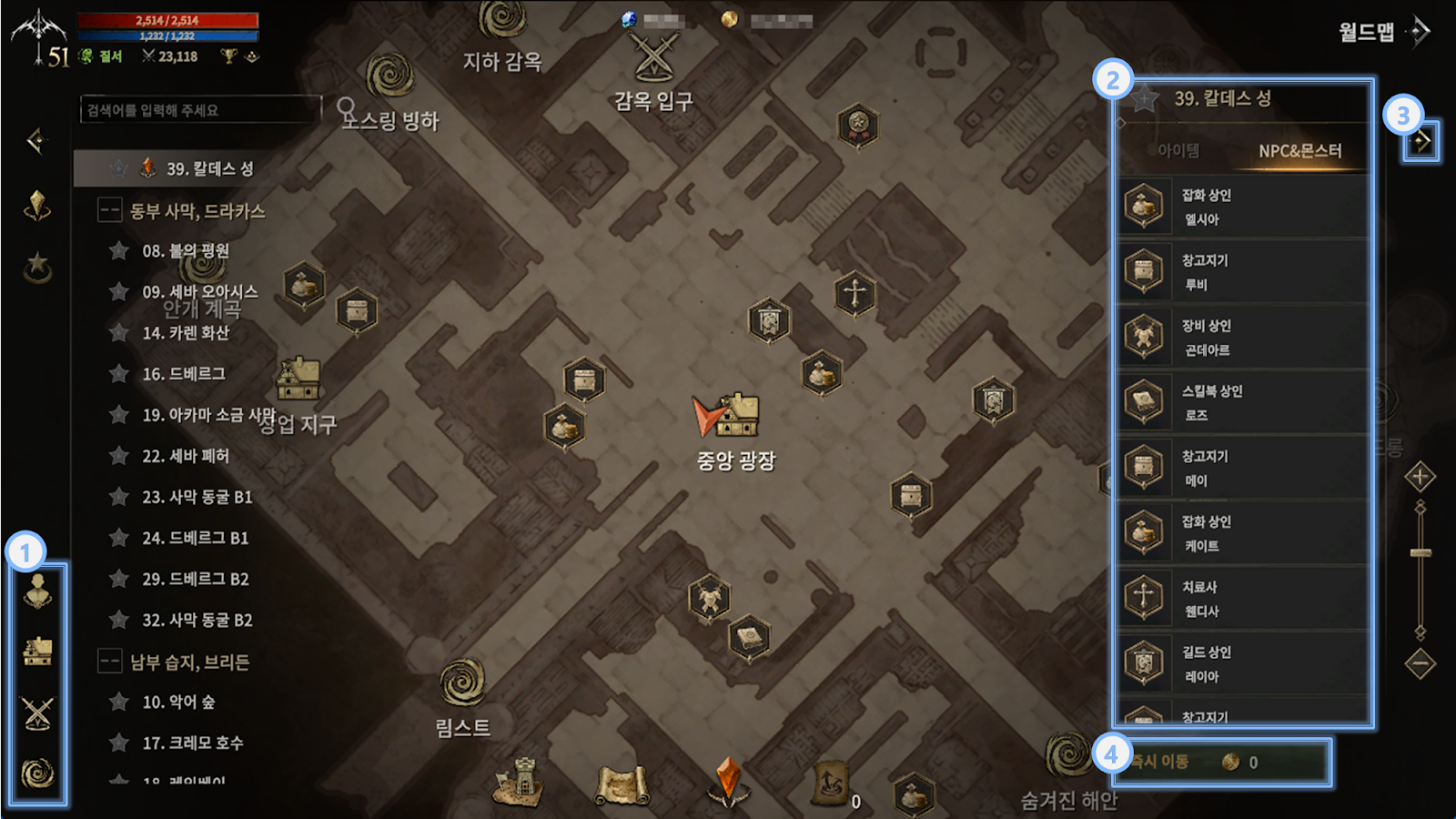Collapse the 남부 습지, 브리든 group
Viewport: 1456px width, 819px height.
110,662
